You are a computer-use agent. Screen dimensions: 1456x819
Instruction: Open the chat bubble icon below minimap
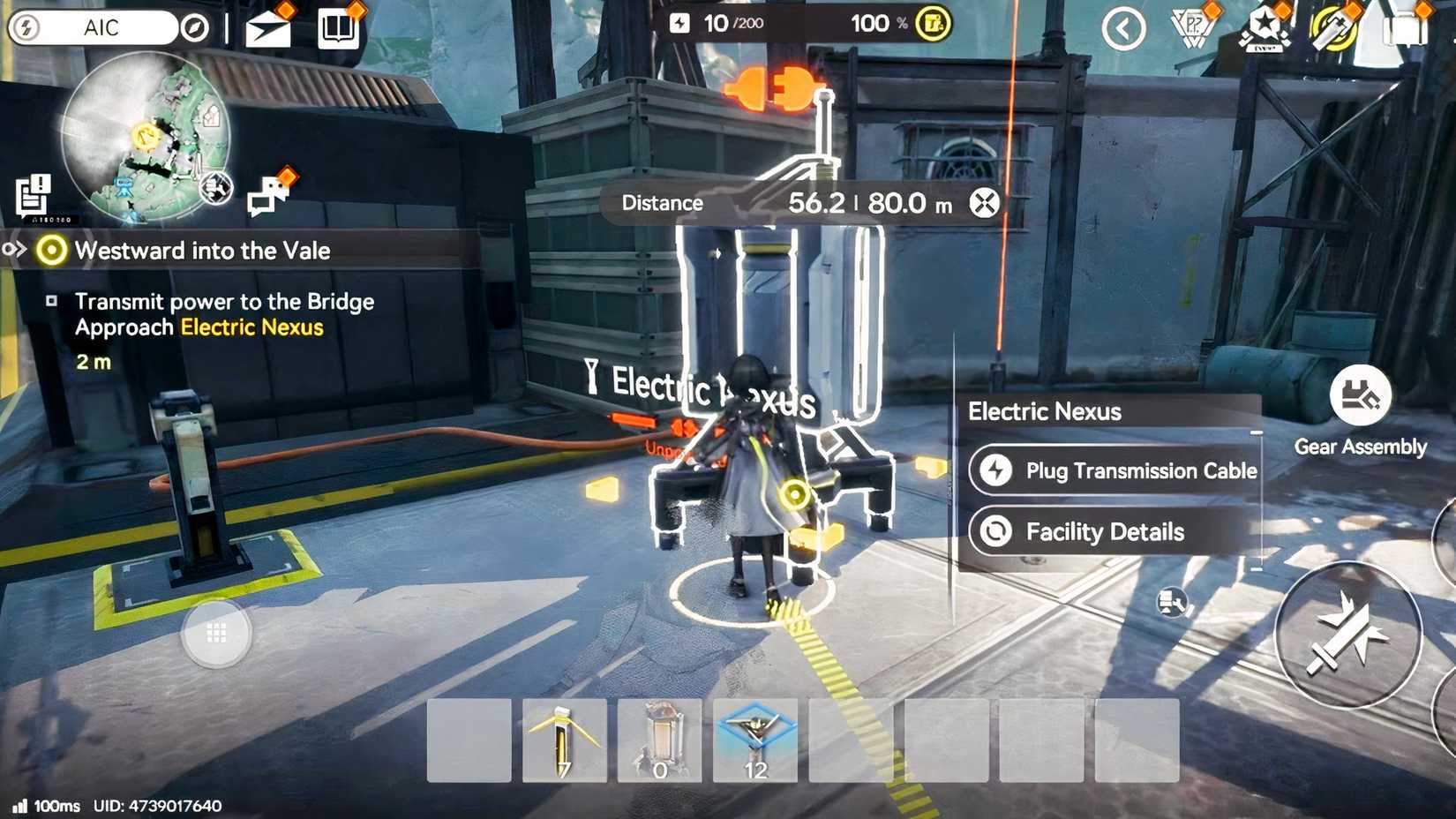coord(267,196)
